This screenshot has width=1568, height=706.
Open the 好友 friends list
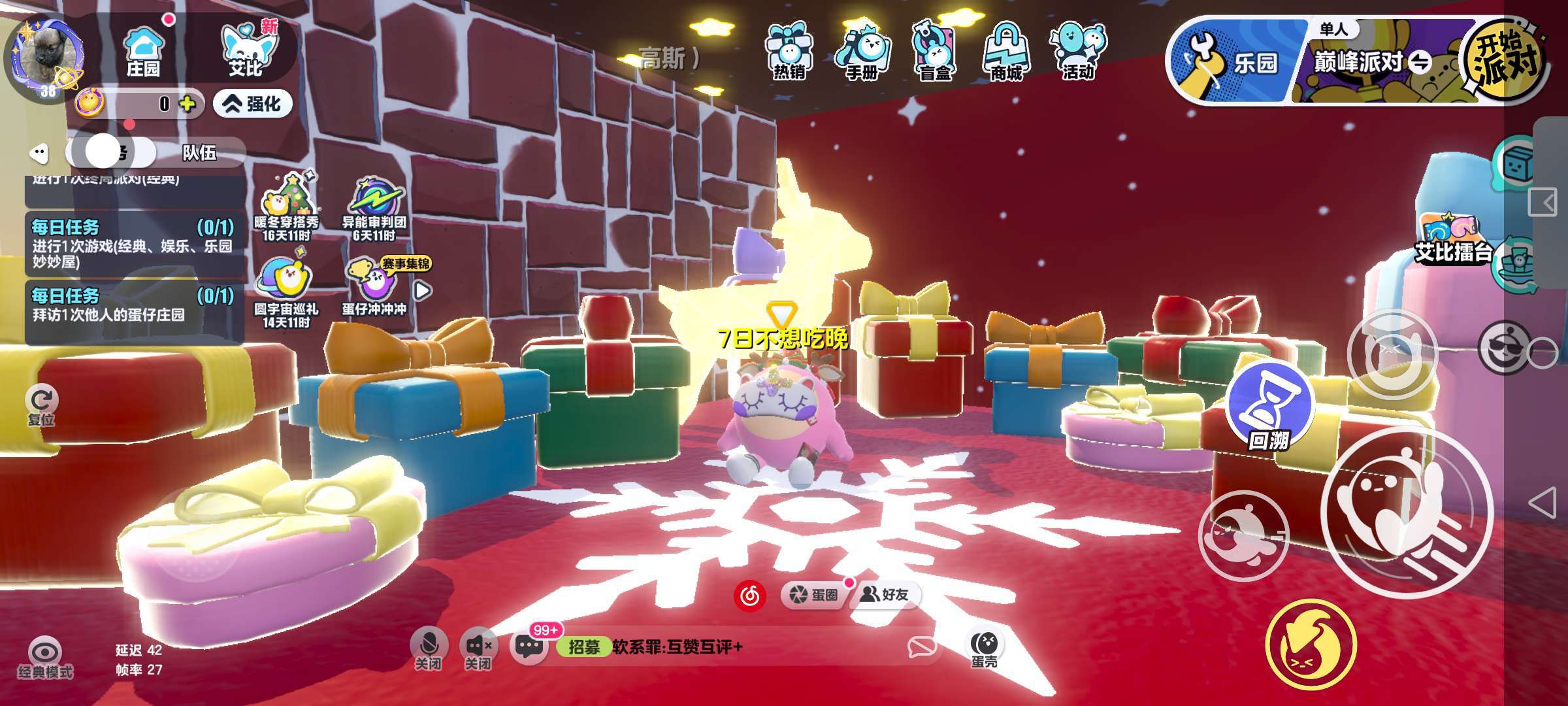[x=885, y=594]
